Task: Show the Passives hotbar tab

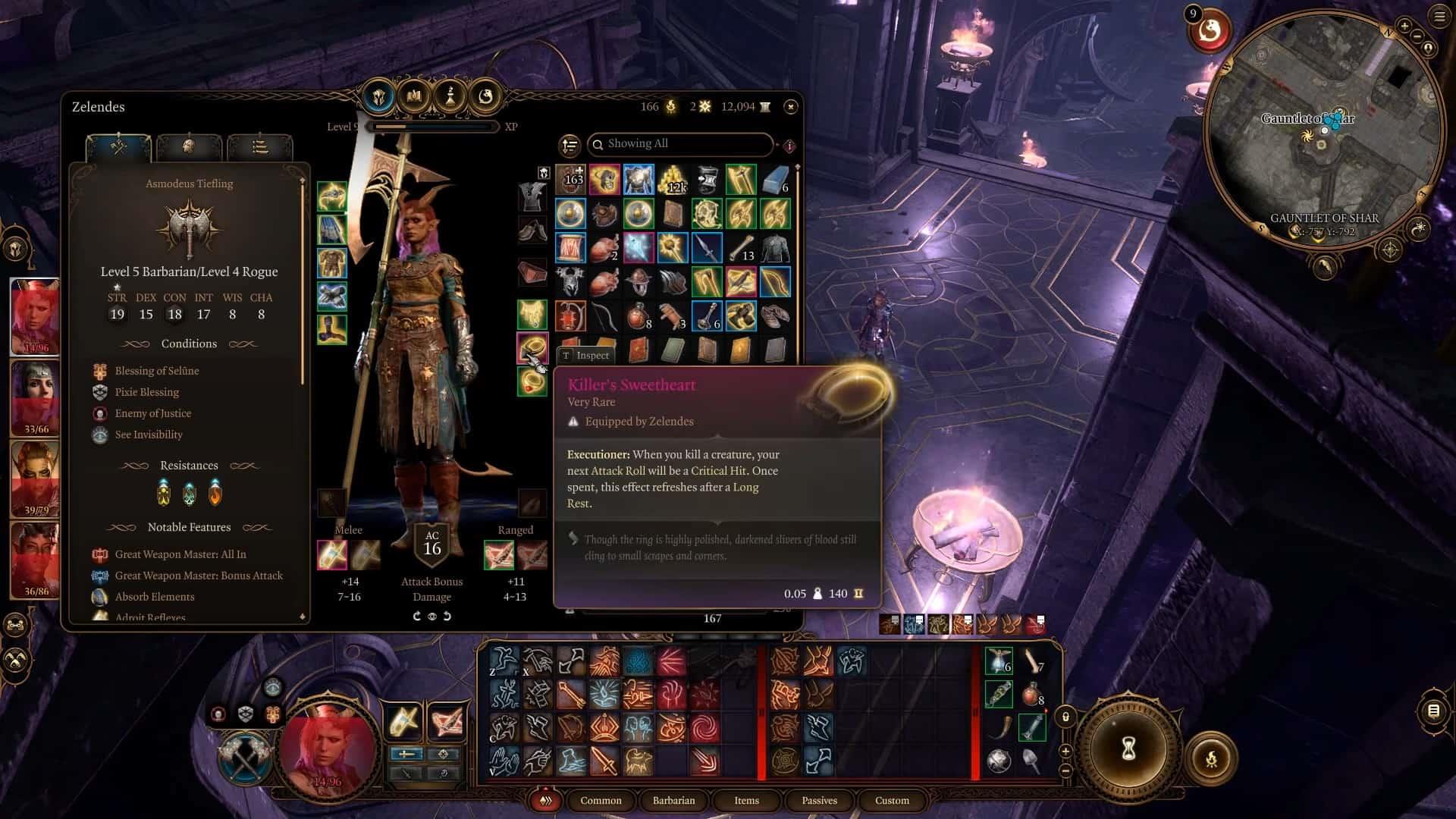Action: click(x=819, y=800)
